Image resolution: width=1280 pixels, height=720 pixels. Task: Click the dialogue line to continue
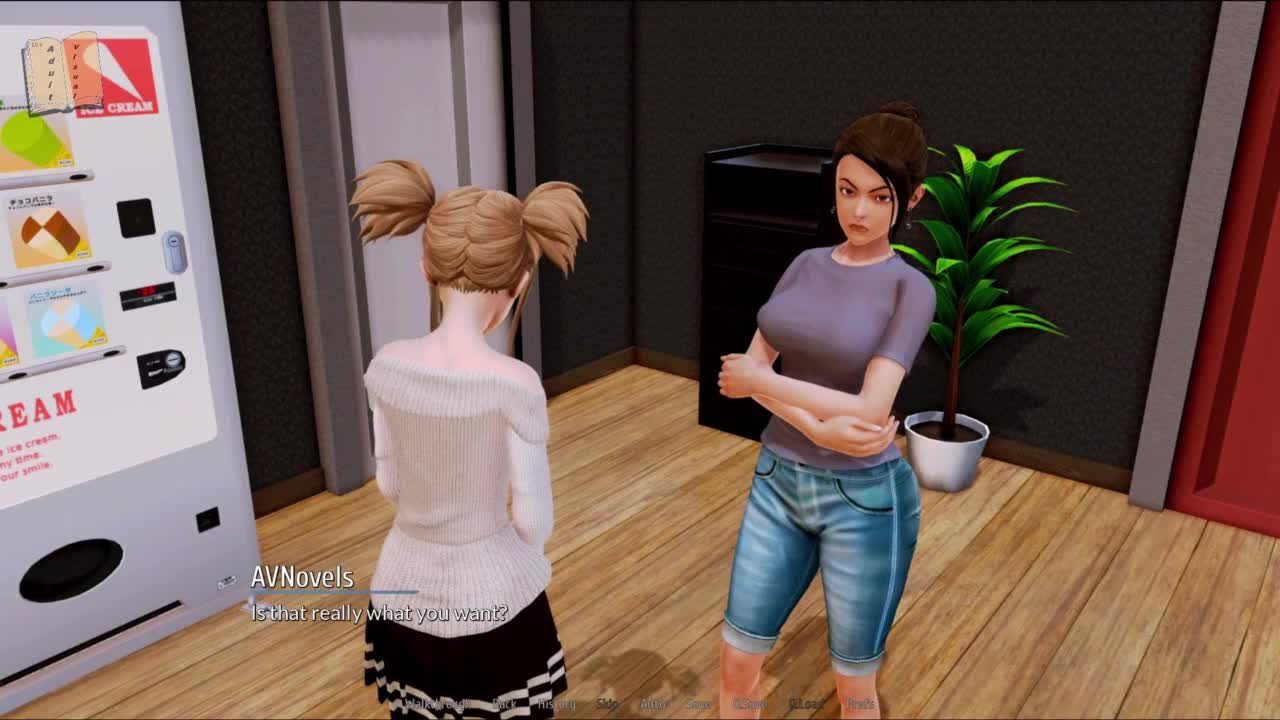click(x=379, y=613)
